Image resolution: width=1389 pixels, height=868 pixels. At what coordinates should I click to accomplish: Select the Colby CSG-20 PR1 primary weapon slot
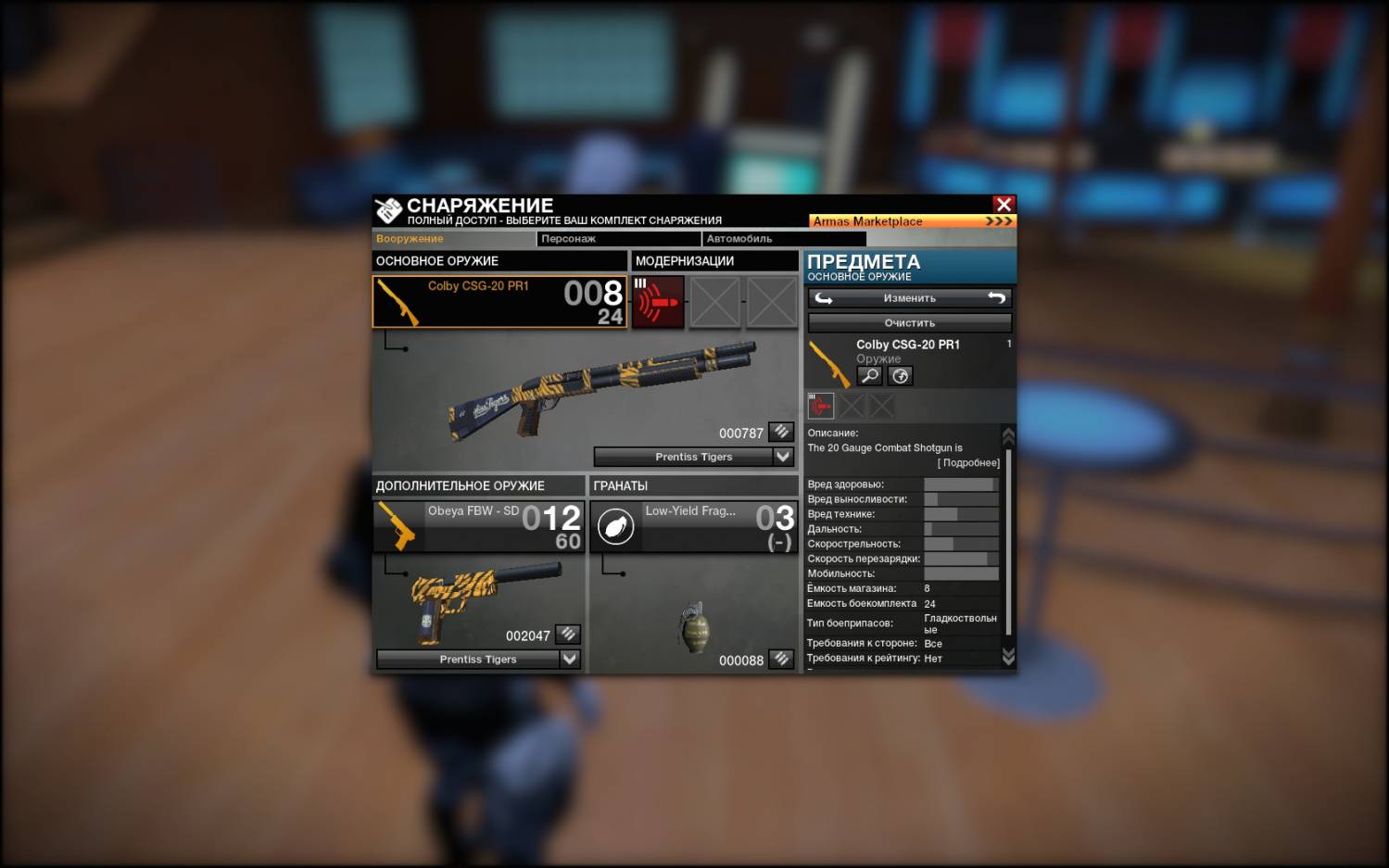point(499,302)
